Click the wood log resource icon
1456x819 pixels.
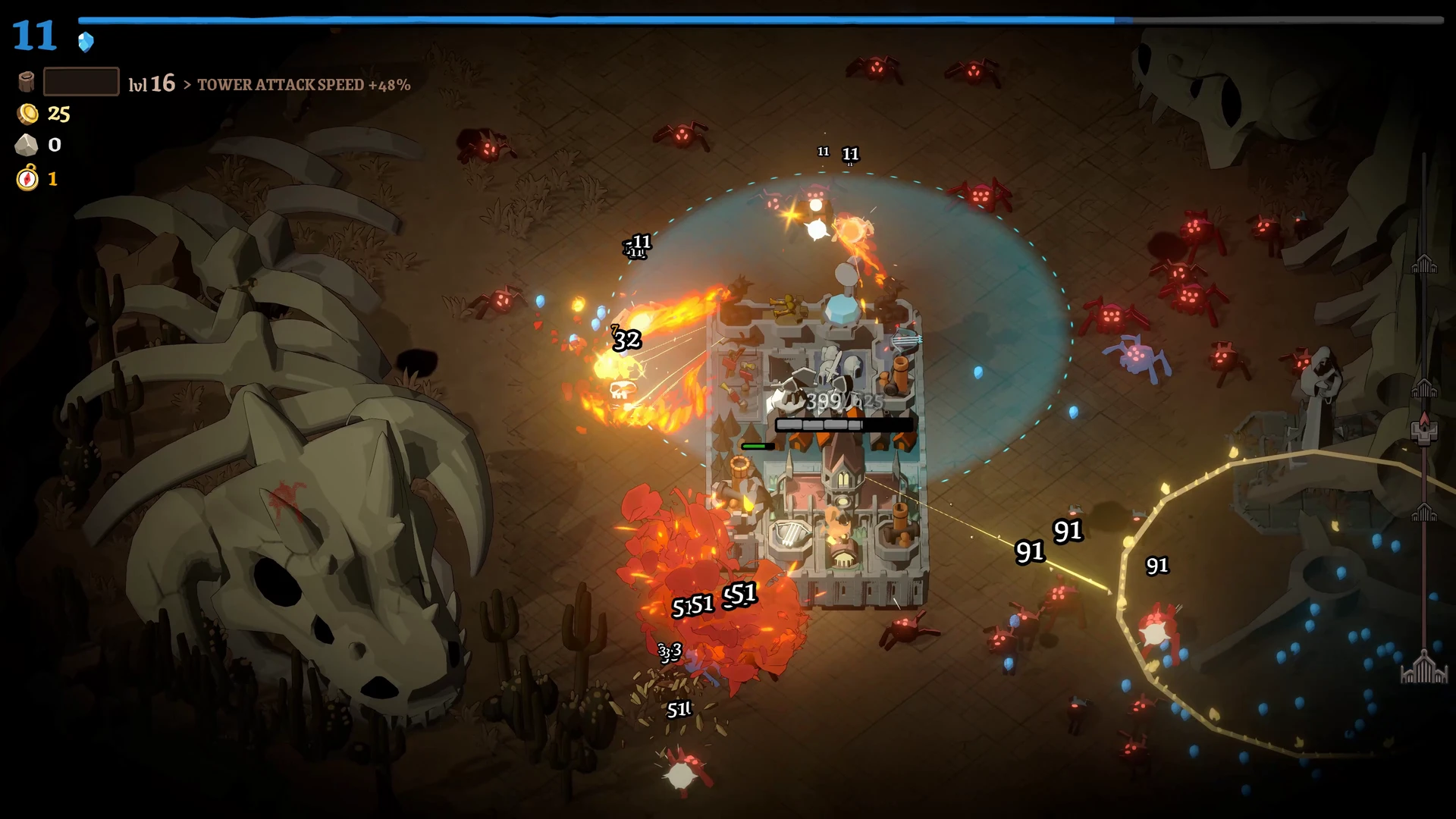[27, 81]
